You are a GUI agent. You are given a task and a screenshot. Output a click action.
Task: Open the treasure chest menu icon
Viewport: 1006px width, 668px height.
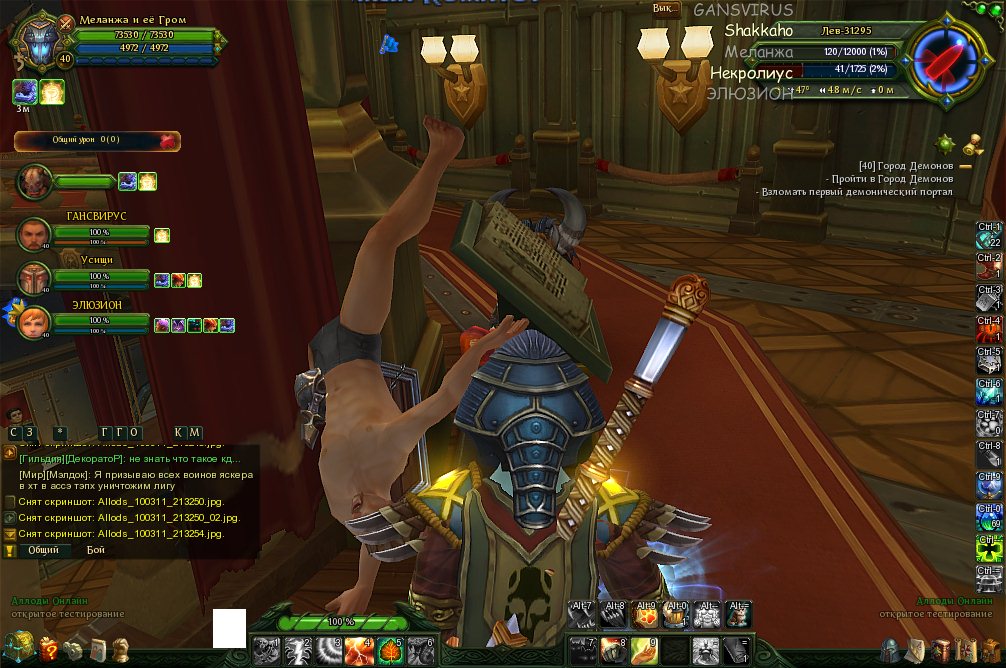18,648
